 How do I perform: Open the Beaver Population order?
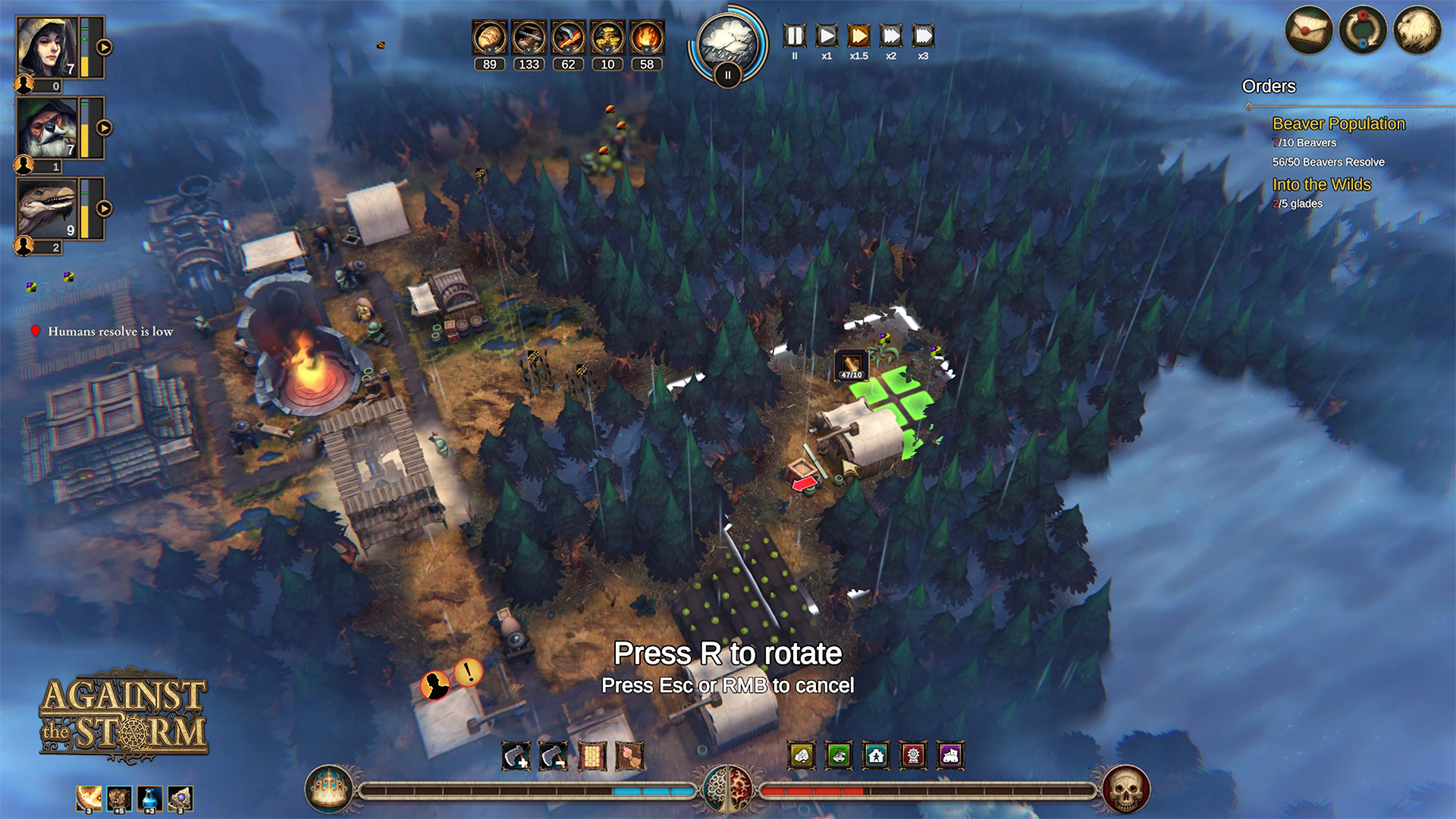(1338, 124)
